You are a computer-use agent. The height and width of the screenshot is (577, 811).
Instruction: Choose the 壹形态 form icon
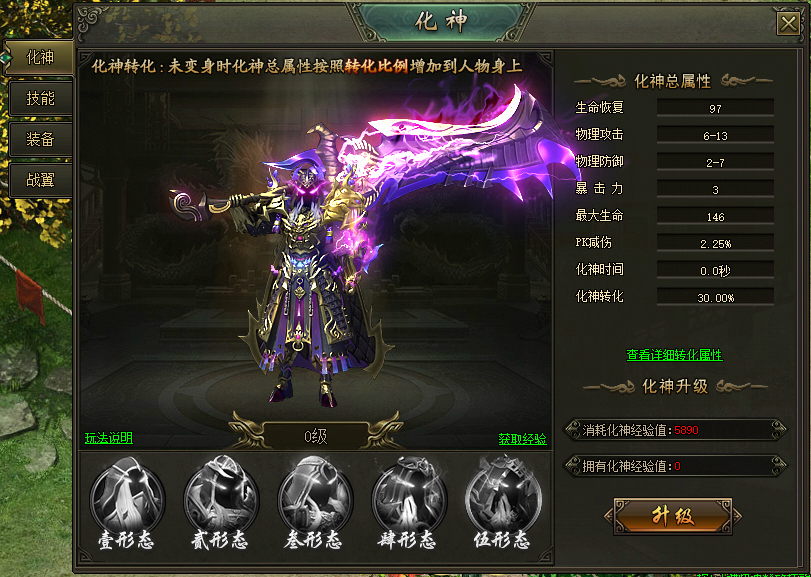(127, 498)
